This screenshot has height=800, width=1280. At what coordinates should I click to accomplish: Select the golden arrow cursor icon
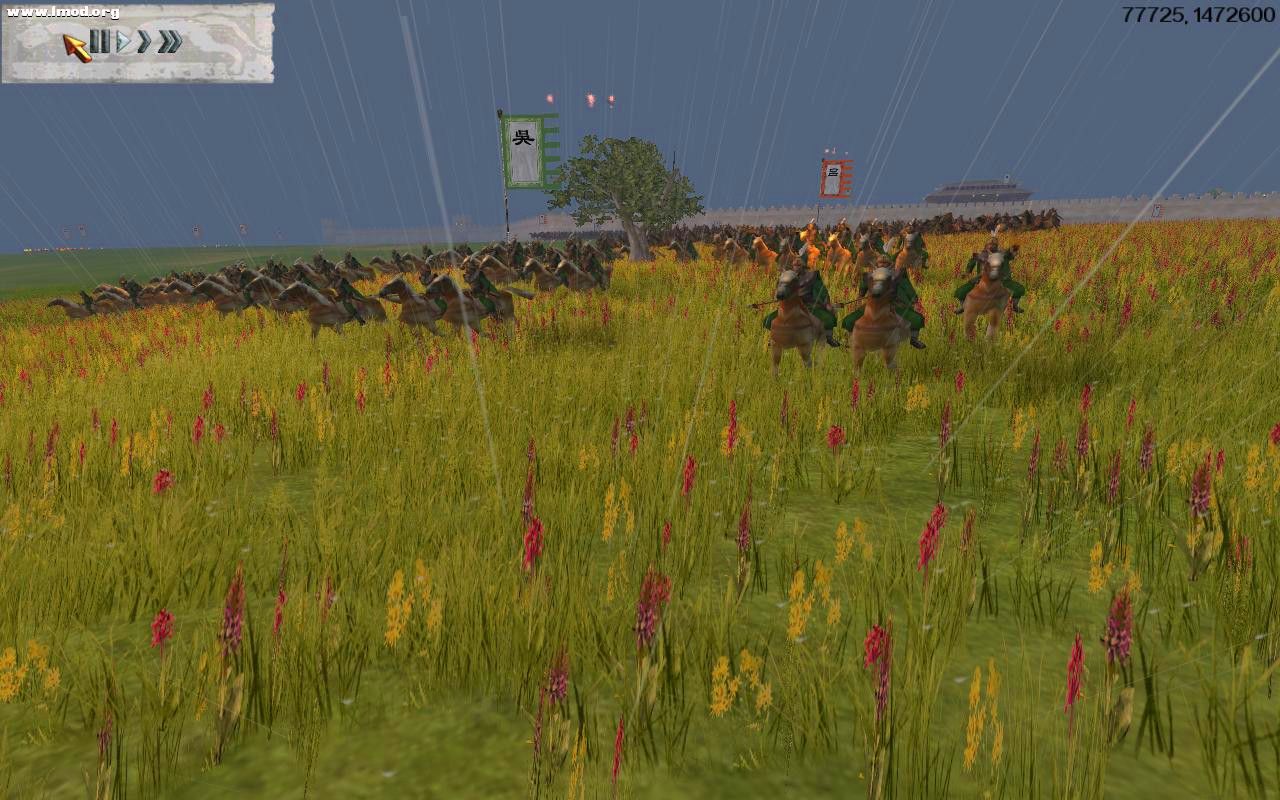(76, 47)
